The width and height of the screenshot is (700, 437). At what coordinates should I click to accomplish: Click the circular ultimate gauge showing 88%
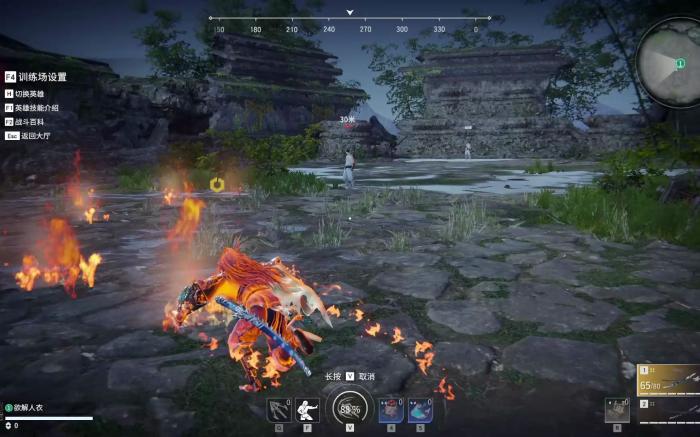pos(349,408)
